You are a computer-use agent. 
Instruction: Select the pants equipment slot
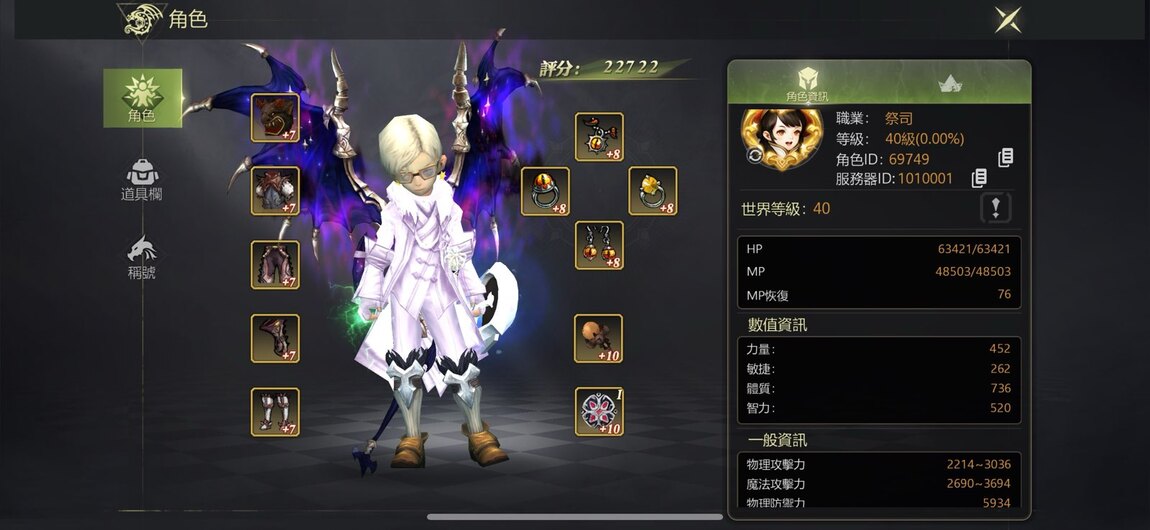click(x=275, y=265)
